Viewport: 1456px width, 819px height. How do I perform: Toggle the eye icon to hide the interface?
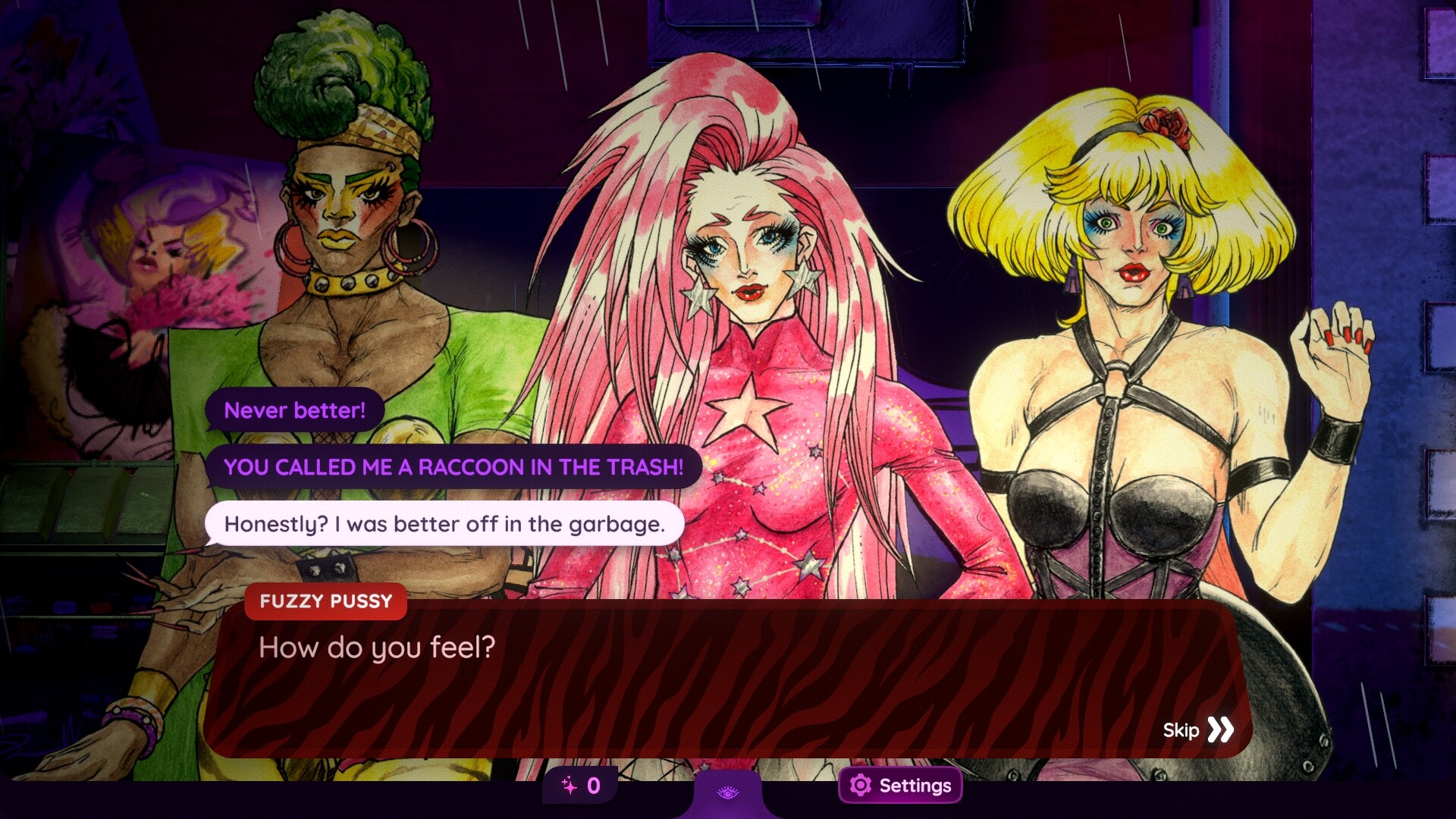pyautogui.click(x=728, y=793)
